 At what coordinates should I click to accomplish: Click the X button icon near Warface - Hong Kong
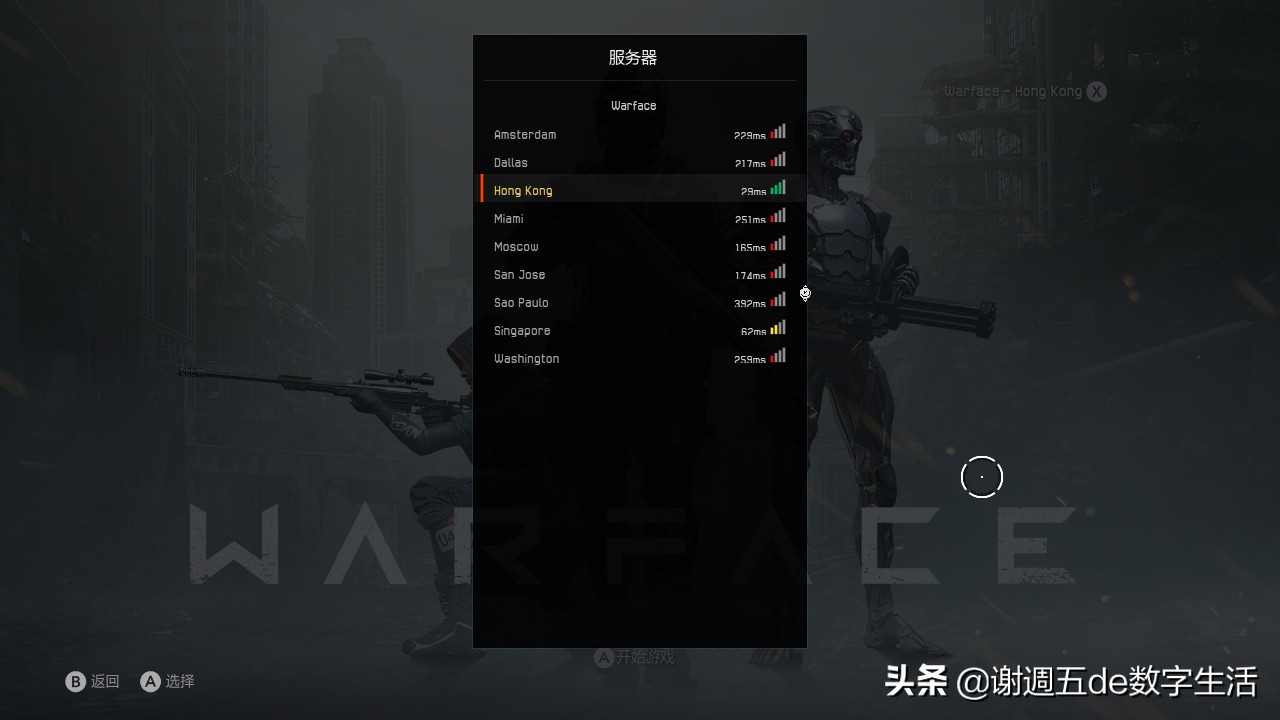point(1095,91)
